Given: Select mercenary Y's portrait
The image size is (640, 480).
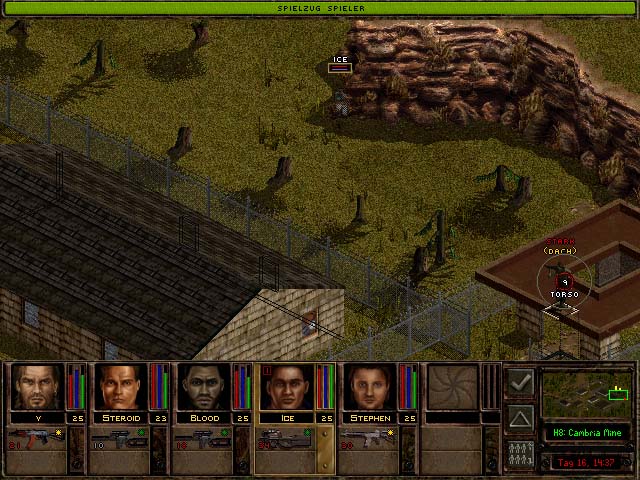Looking at the screenshot, I should click(x=37, y=388).
